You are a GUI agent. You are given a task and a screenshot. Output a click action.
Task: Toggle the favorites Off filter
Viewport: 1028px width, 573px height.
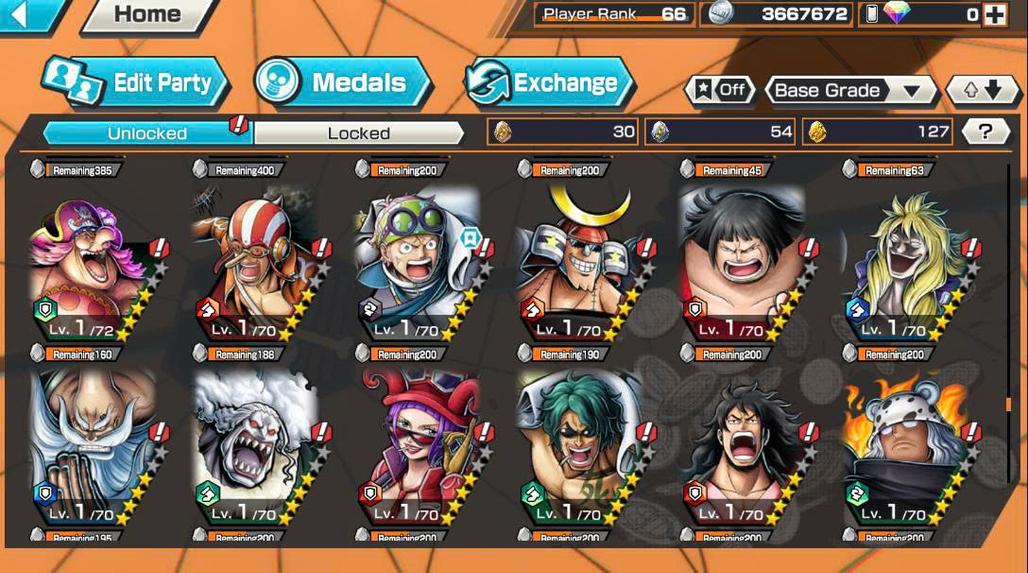pyautogui.click(x=720, y=90)
